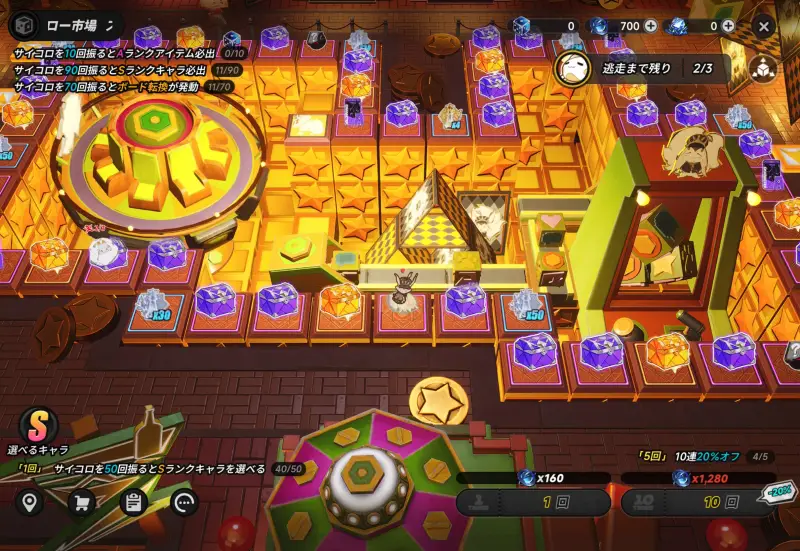800x551 pixels.
Task: Close the ロー市場 board screen
Action: pos(764,26)
